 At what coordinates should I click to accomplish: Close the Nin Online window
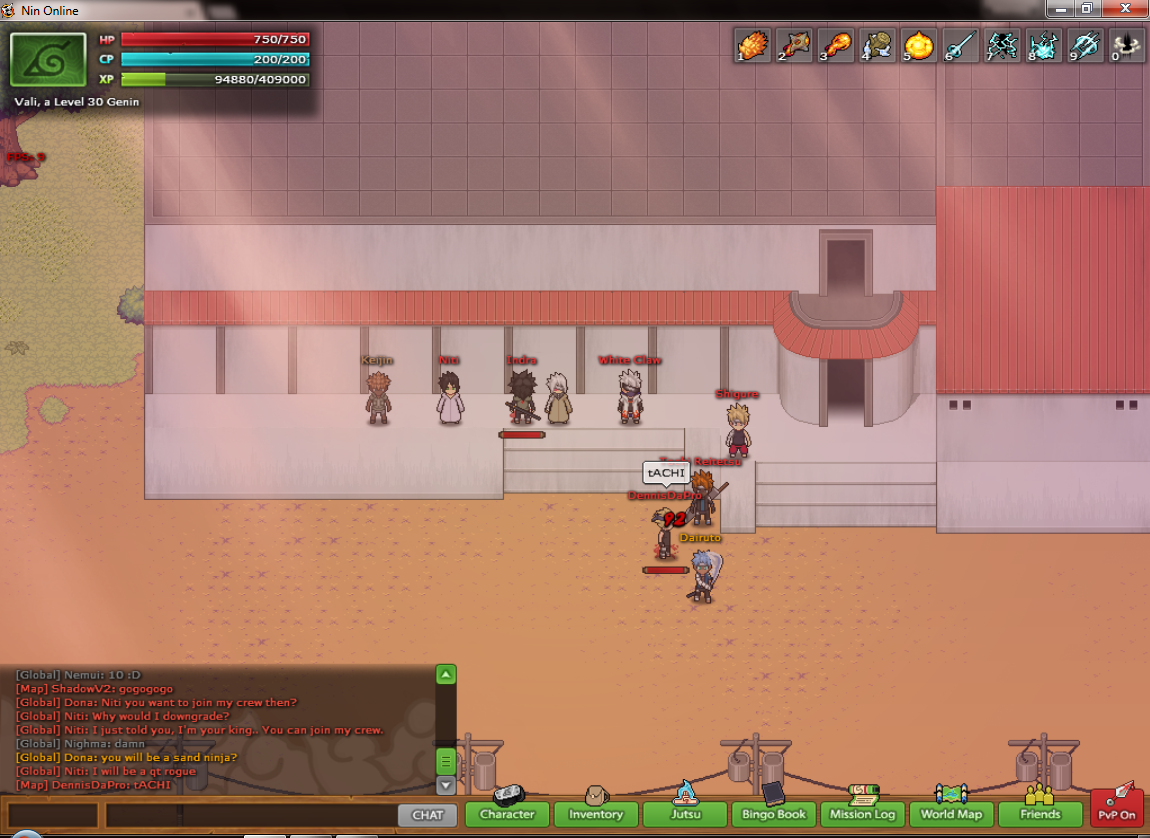click(x=1127, y=9)
